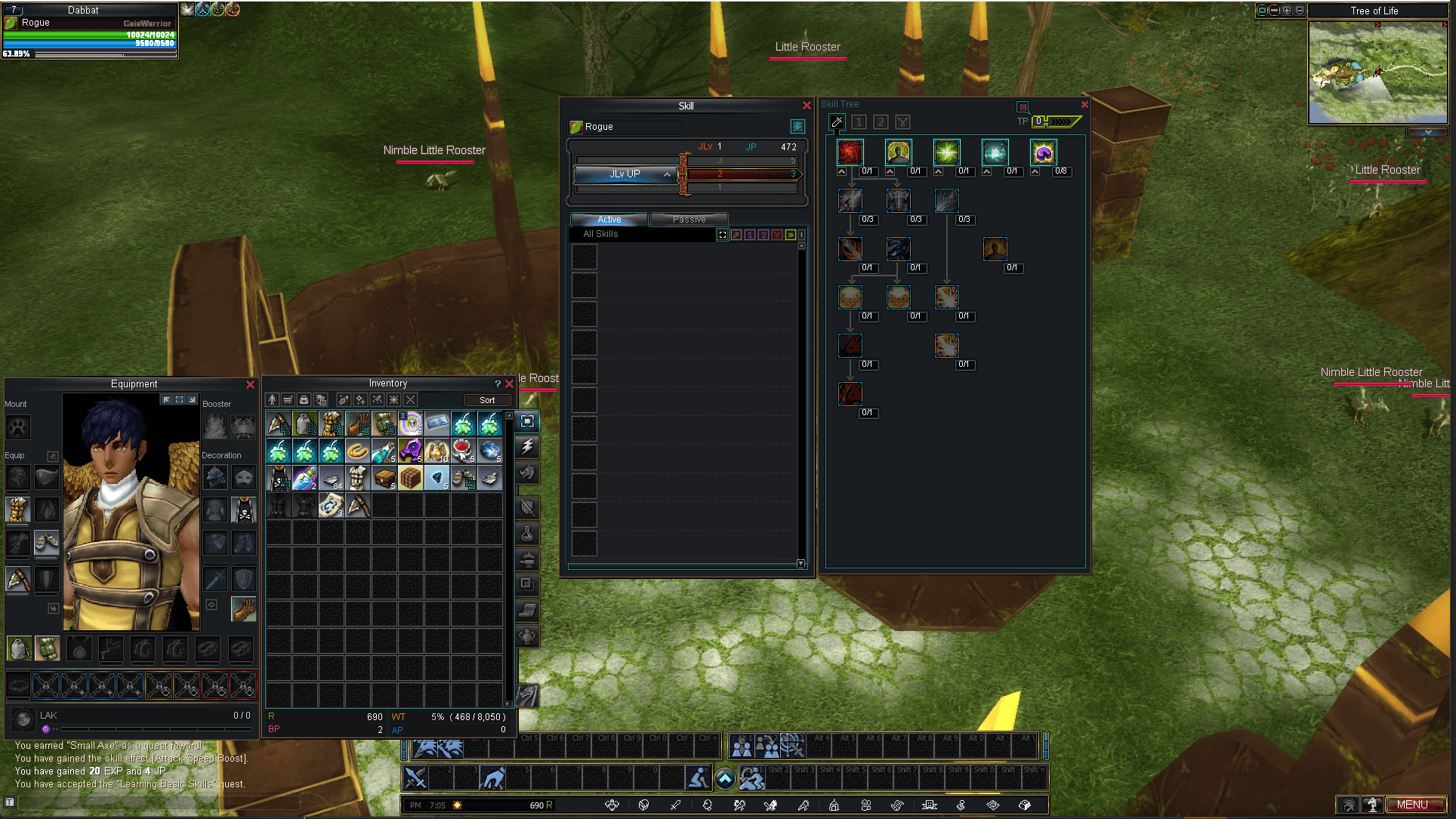Adjust the LAK slider in the Equipment window
Screen dimensions: 1456x819
click(47, 729)
